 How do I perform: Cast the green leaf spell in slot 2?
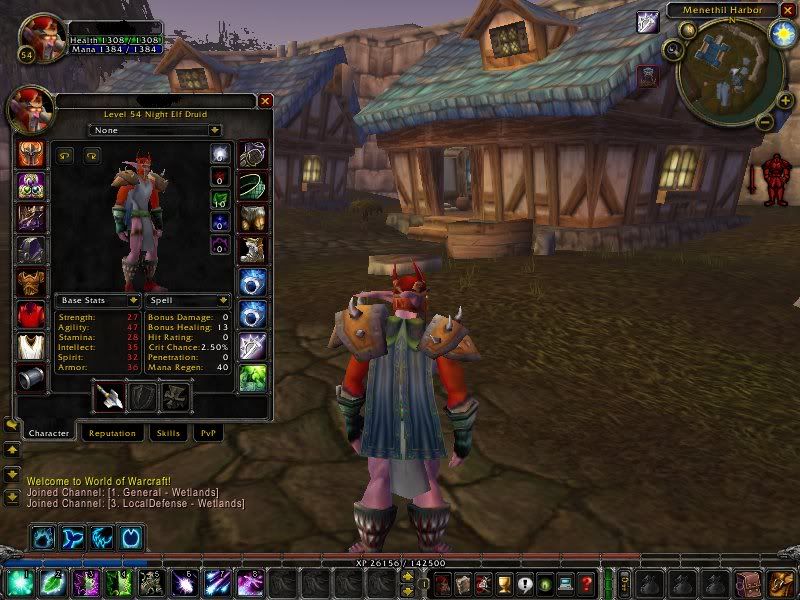pyautogui.click(x=51, y=583)
